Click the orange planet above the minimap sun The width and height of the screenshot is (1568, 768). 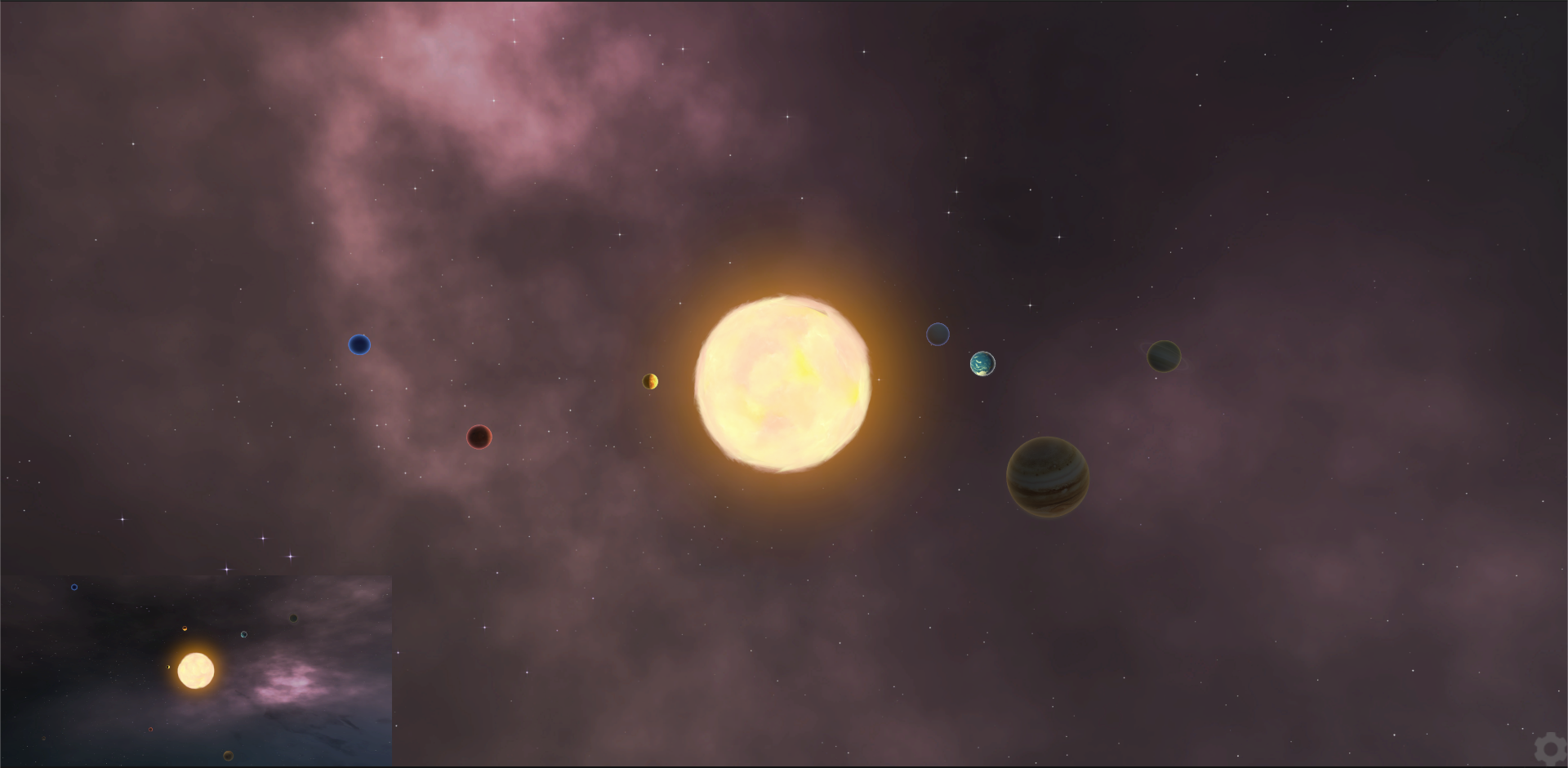[x=185, y=628]
